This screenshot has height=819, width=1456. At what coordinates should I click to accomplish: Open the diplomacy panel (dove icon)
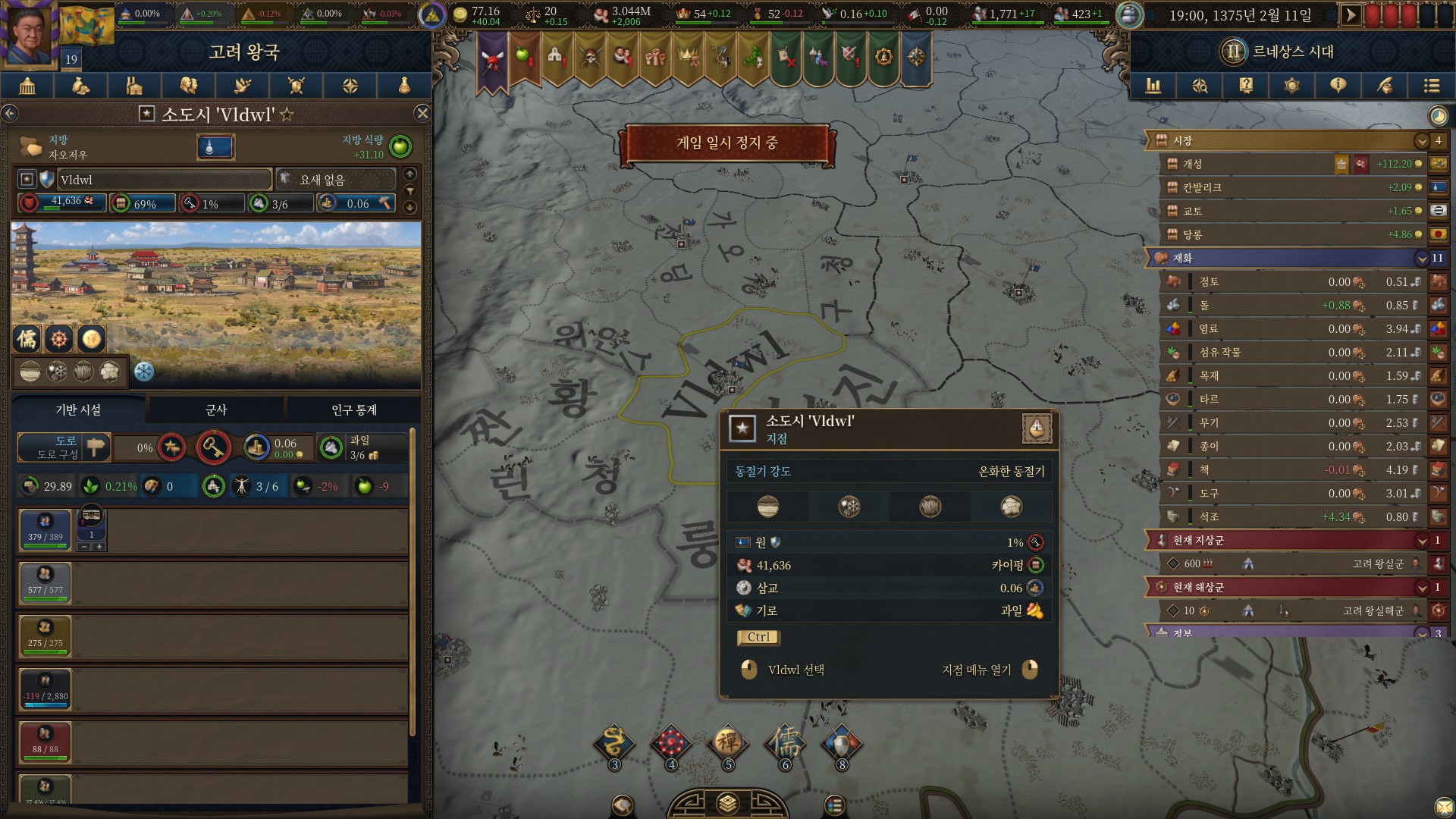pos(243,86)
